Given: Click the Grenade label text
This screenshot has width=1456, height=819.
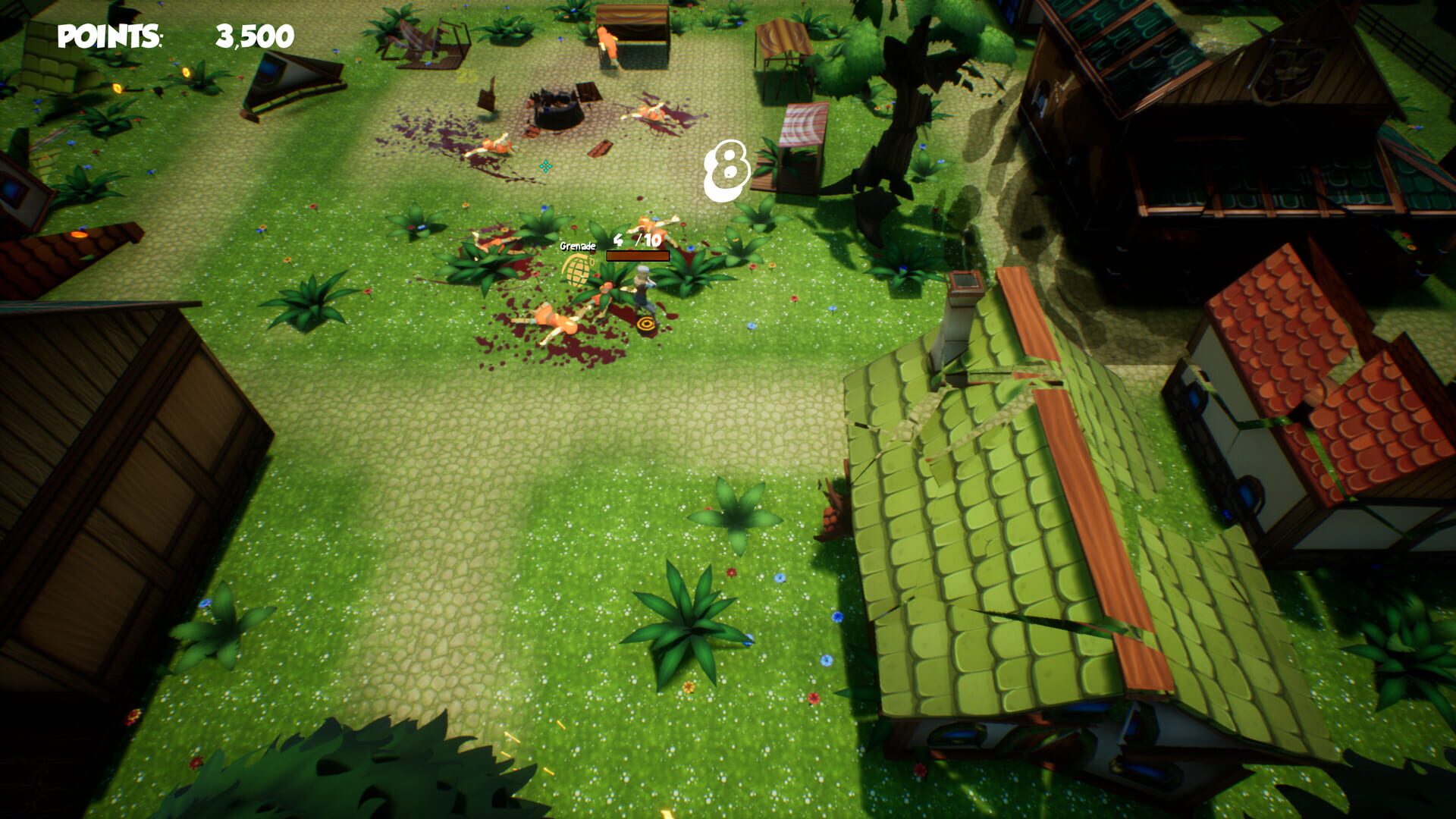Looking at the screenshot, I should pos(576,245).
